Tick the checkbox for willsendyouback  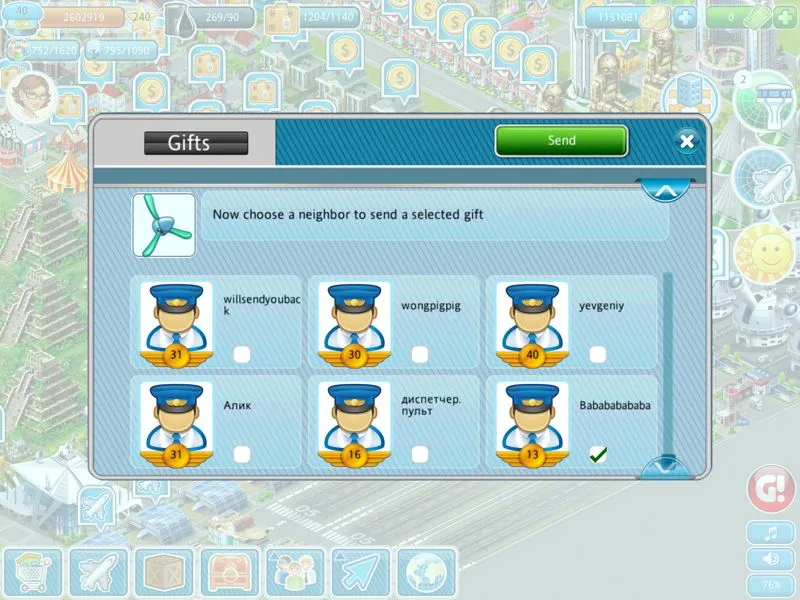(241, 354)
